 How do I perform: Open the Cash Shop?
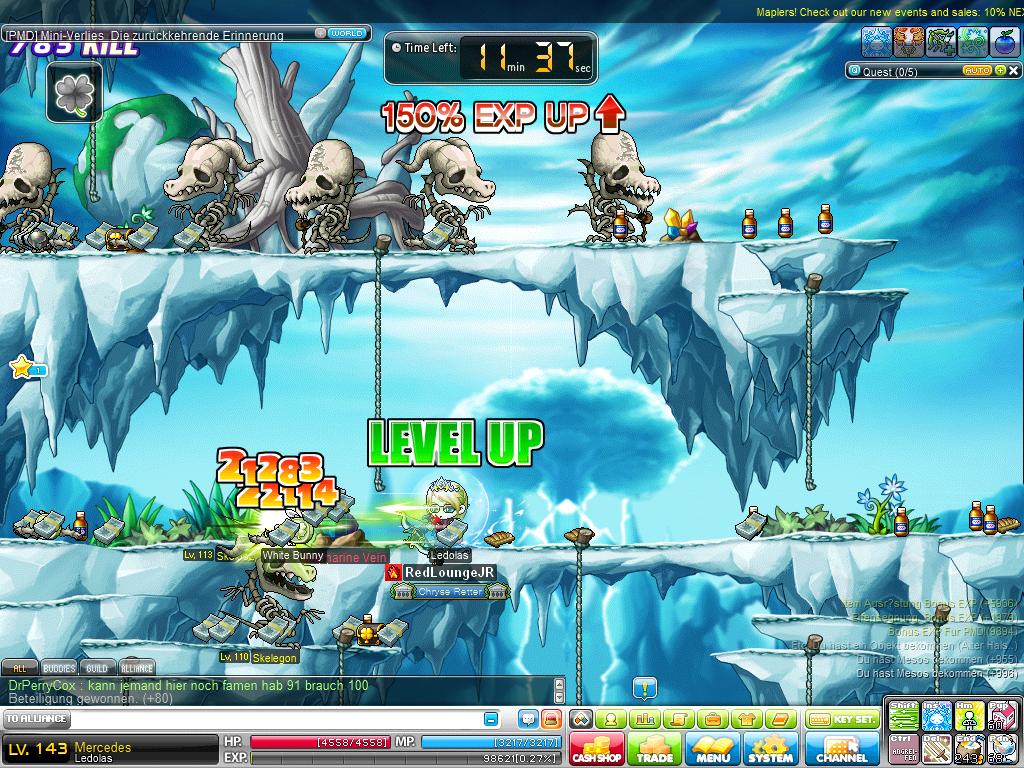pos(598,750)
